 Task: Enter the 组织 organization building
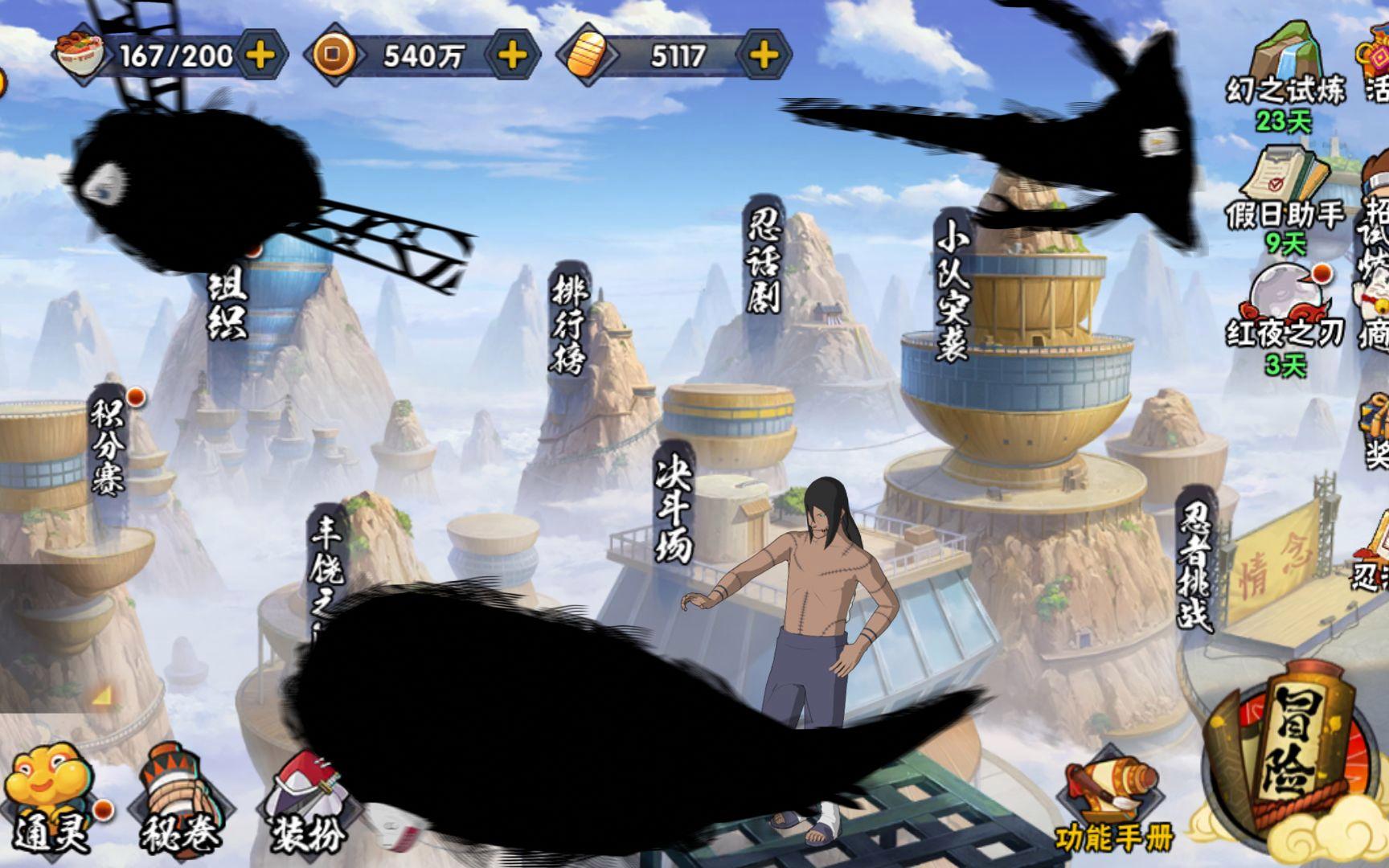[x=227, y=304]
